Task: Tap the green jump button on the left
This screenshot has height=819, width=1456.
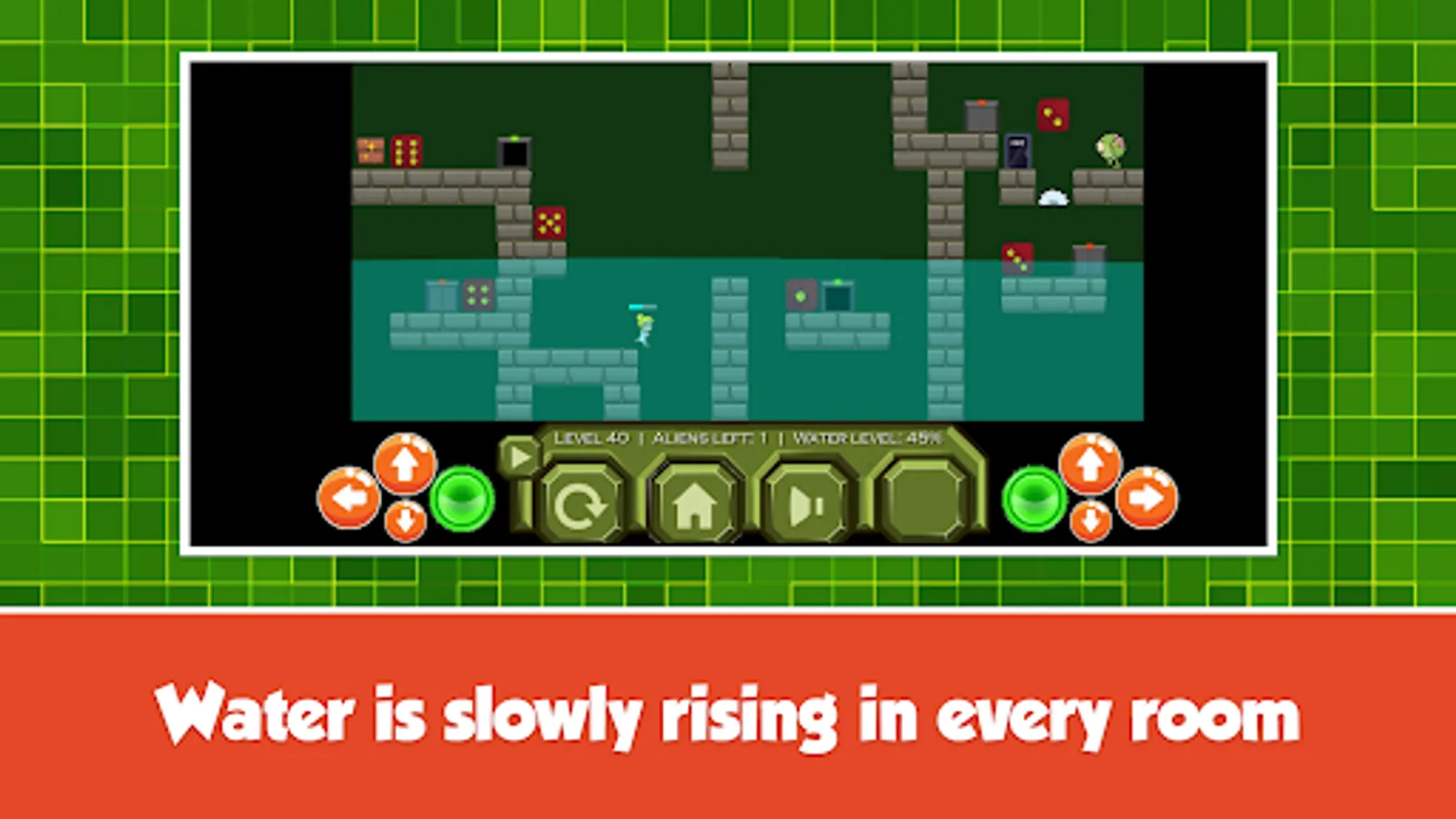Action: click(462, 499)
